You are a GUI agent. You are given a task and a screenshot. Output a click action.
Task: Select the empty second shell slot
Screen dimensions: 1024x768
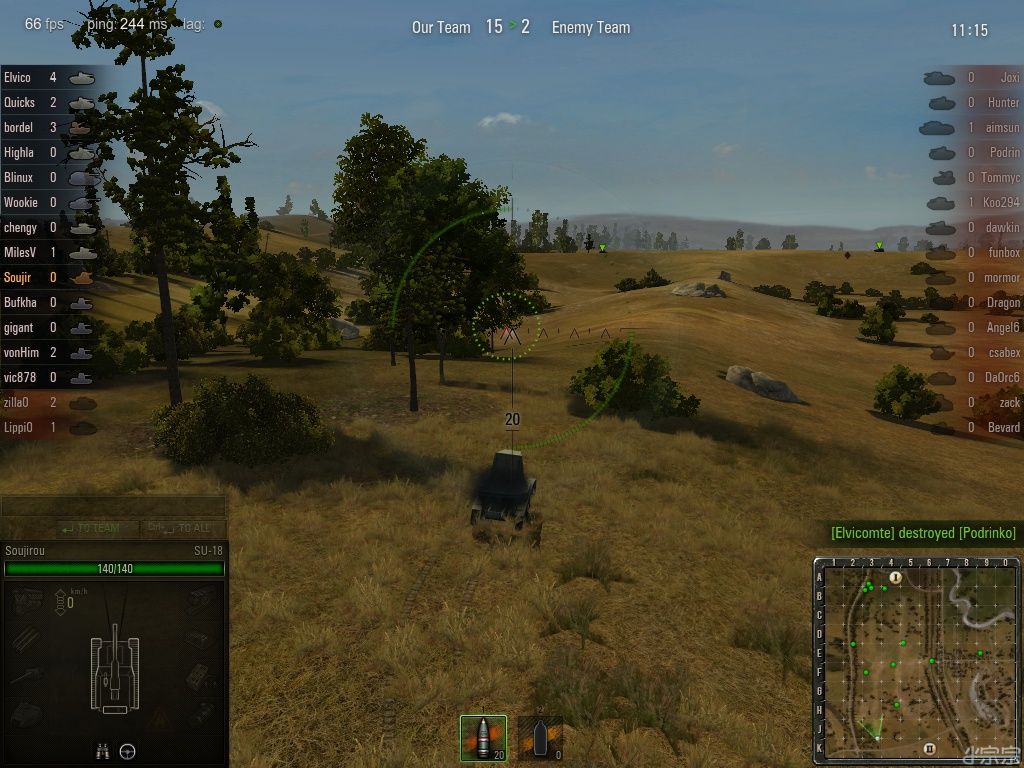point(540,738)
